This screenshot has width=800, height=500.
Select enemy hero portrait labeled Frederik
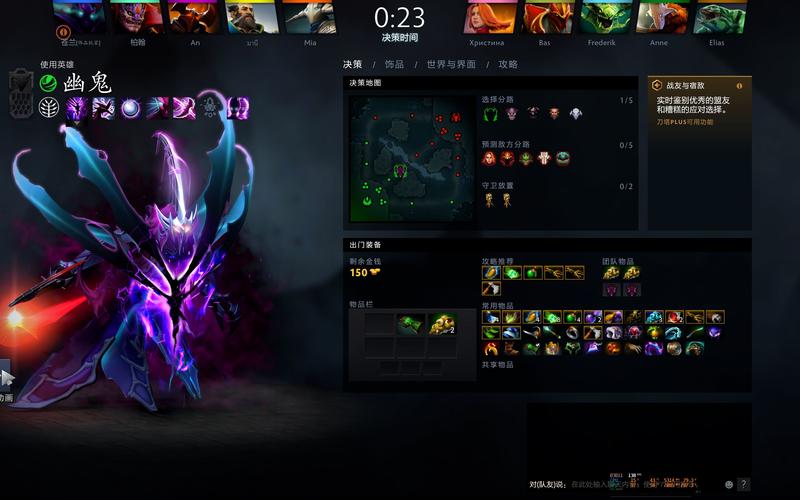(602, 18)
